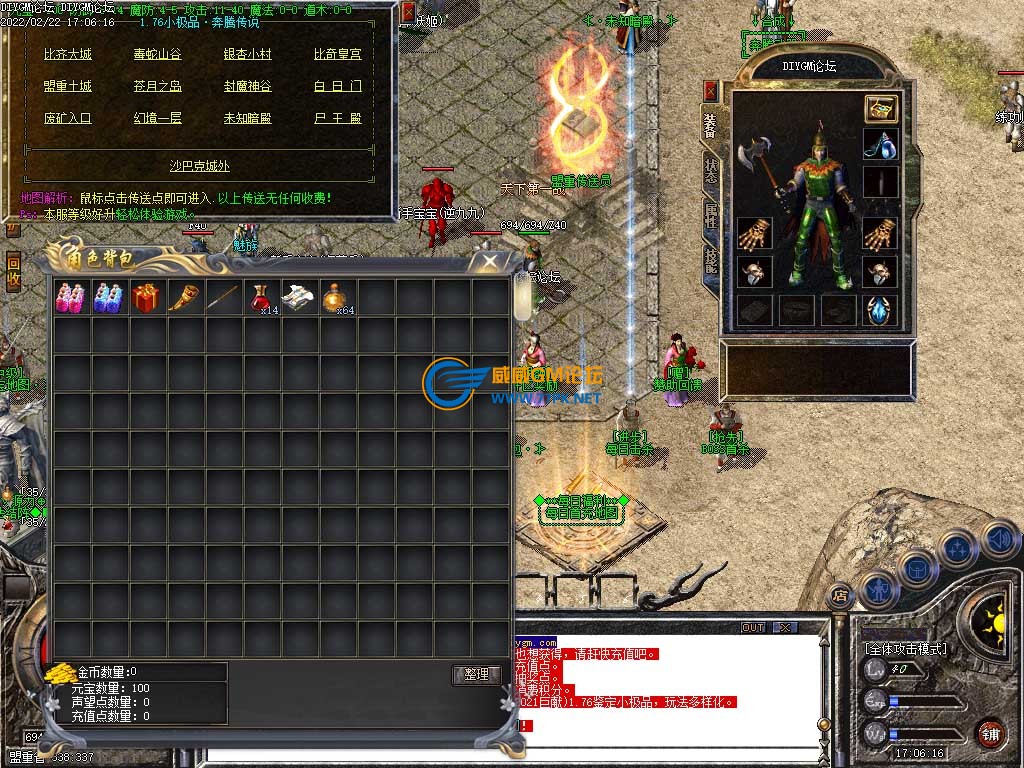The height and width of the screenshot is (768, 1024).
Task: Select the equipped blue gem slot
Action: (881, 310)
